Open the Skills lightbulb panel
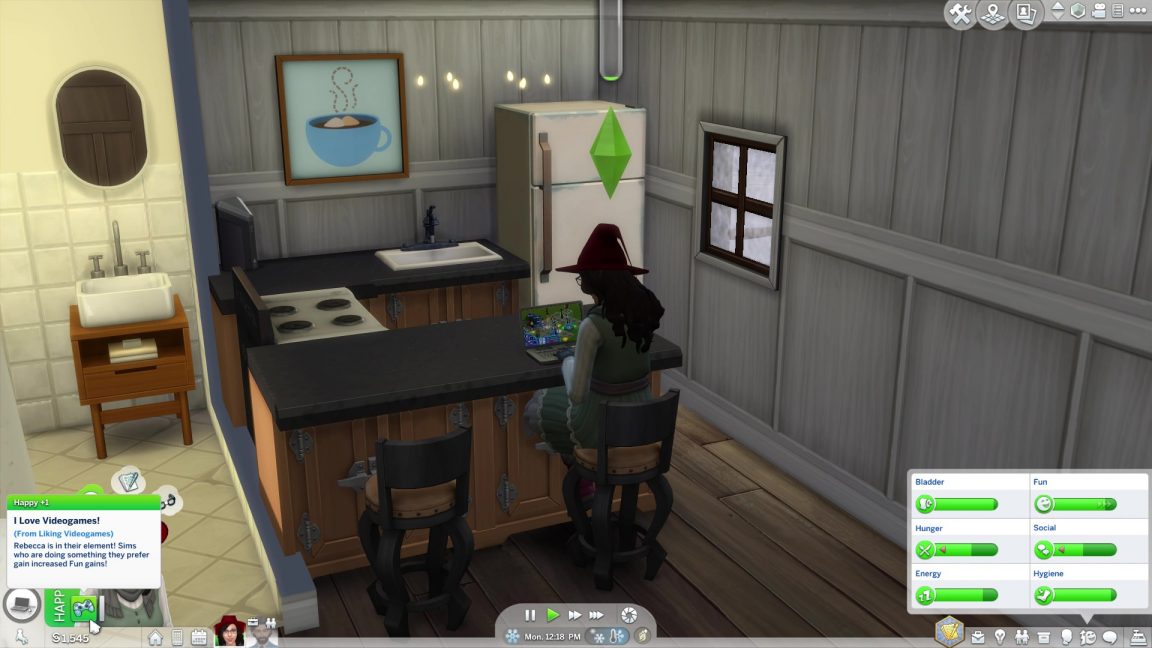The image size is (1152, 648). [999, 637]
